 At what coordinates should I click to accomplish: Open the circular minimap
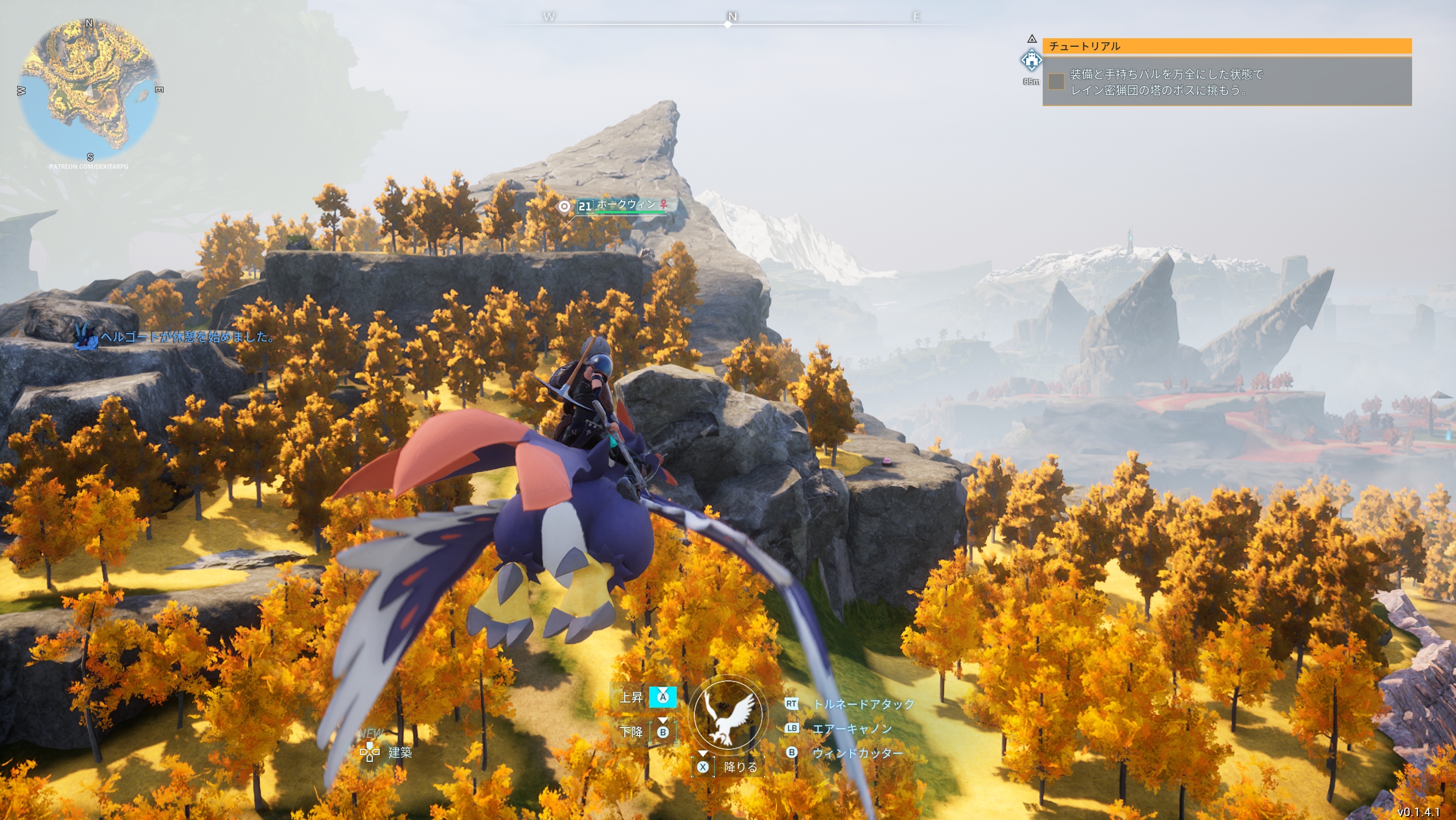[x=90, y=90]
